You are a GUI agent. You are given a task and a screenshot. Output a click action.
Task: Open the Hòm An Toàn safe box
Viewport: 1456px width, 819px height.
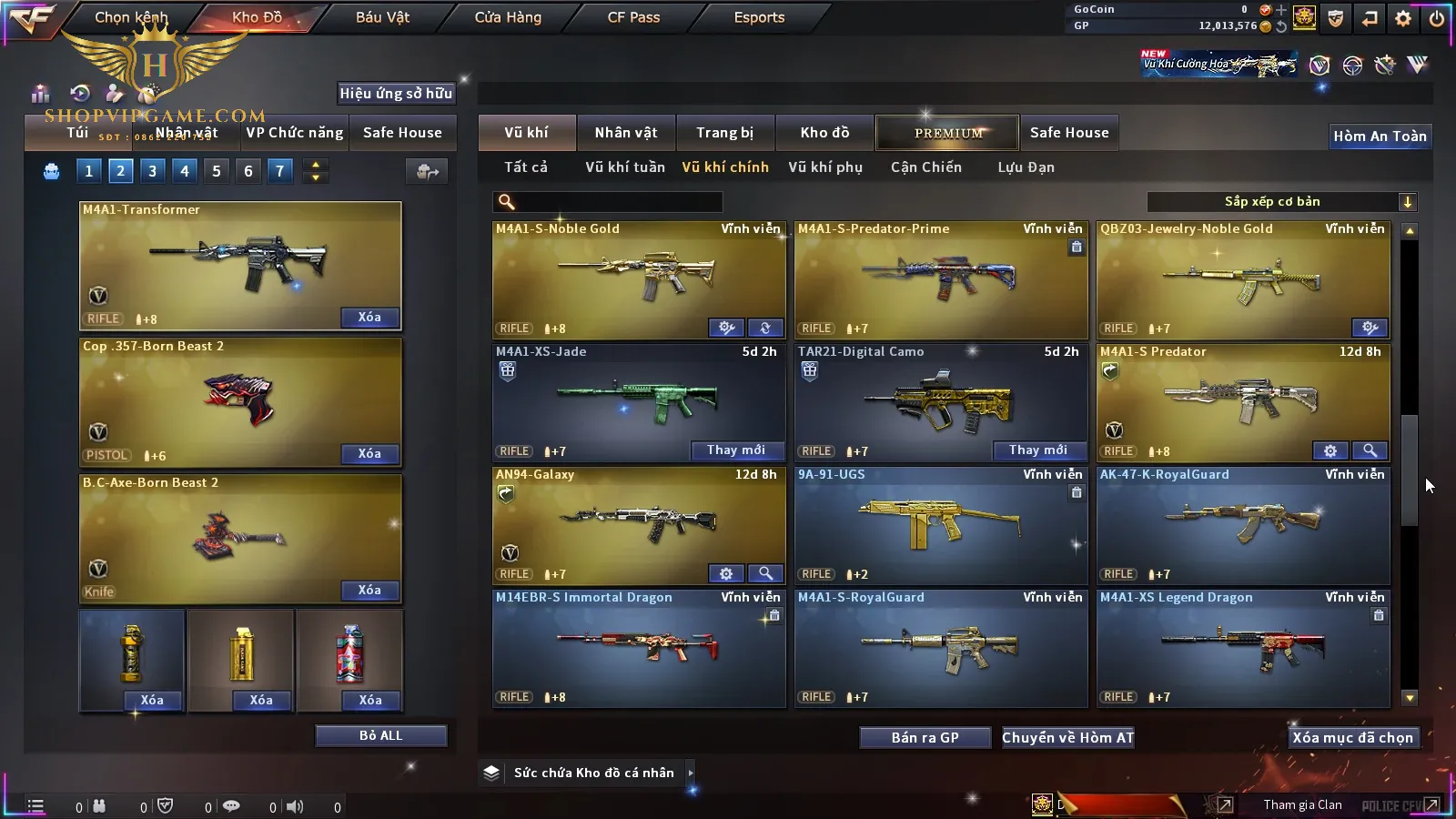pyautogui.click(x=1380, y=136)
